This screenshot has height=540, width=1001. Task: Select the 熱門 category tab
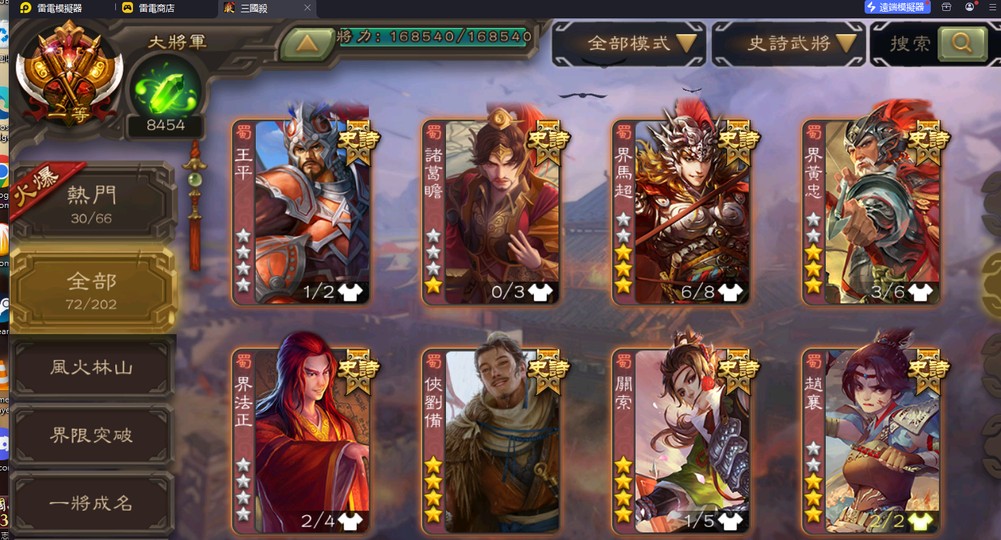click(92, 203)
